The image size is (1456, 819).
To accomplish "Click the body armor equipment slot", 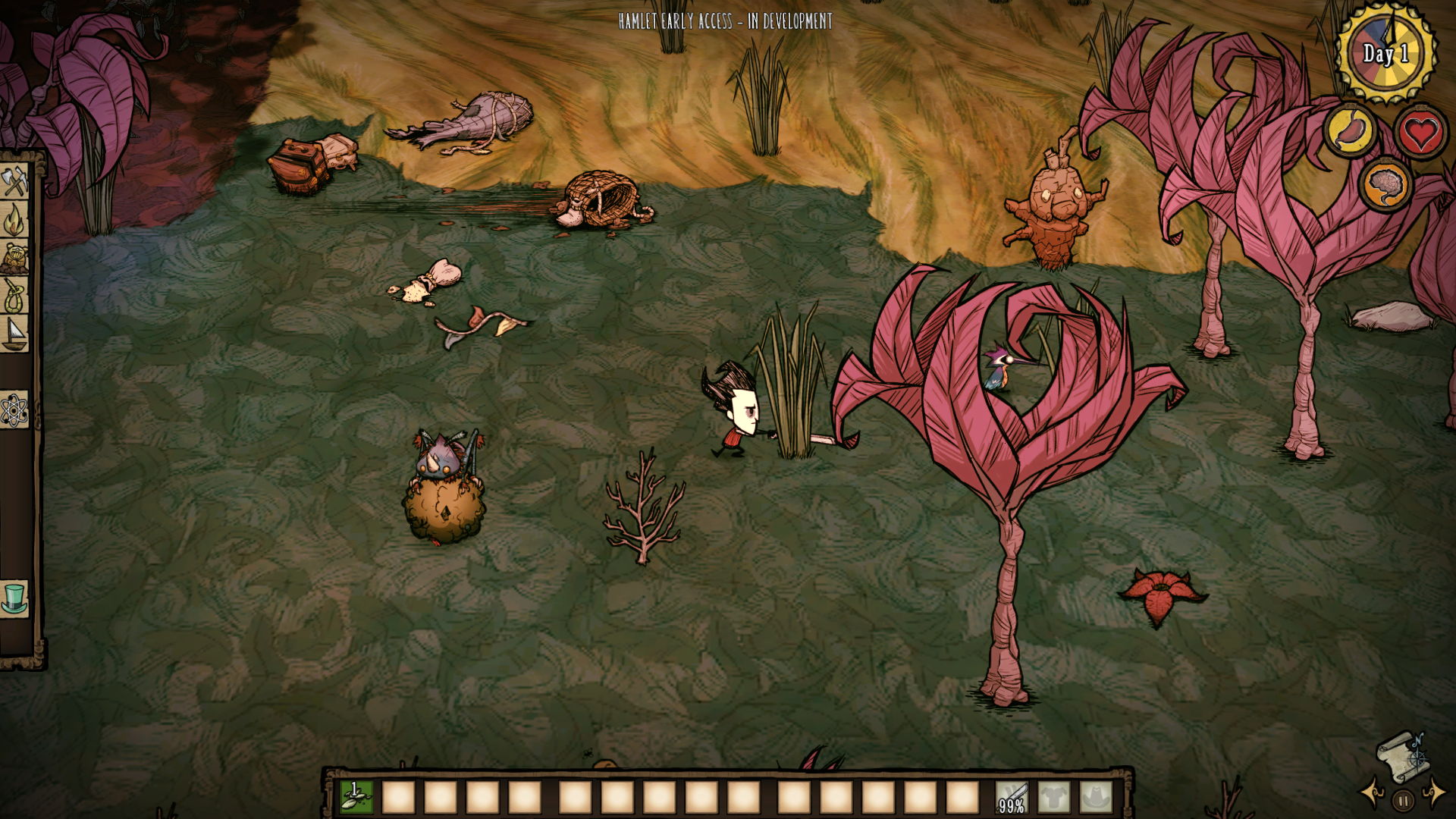I will point(1054,798).
